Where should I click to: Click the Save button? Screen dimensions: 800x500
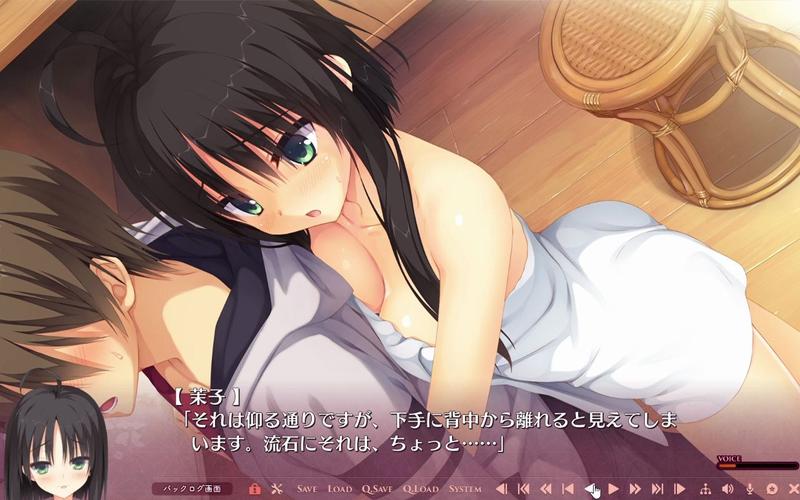pos(307,489)
